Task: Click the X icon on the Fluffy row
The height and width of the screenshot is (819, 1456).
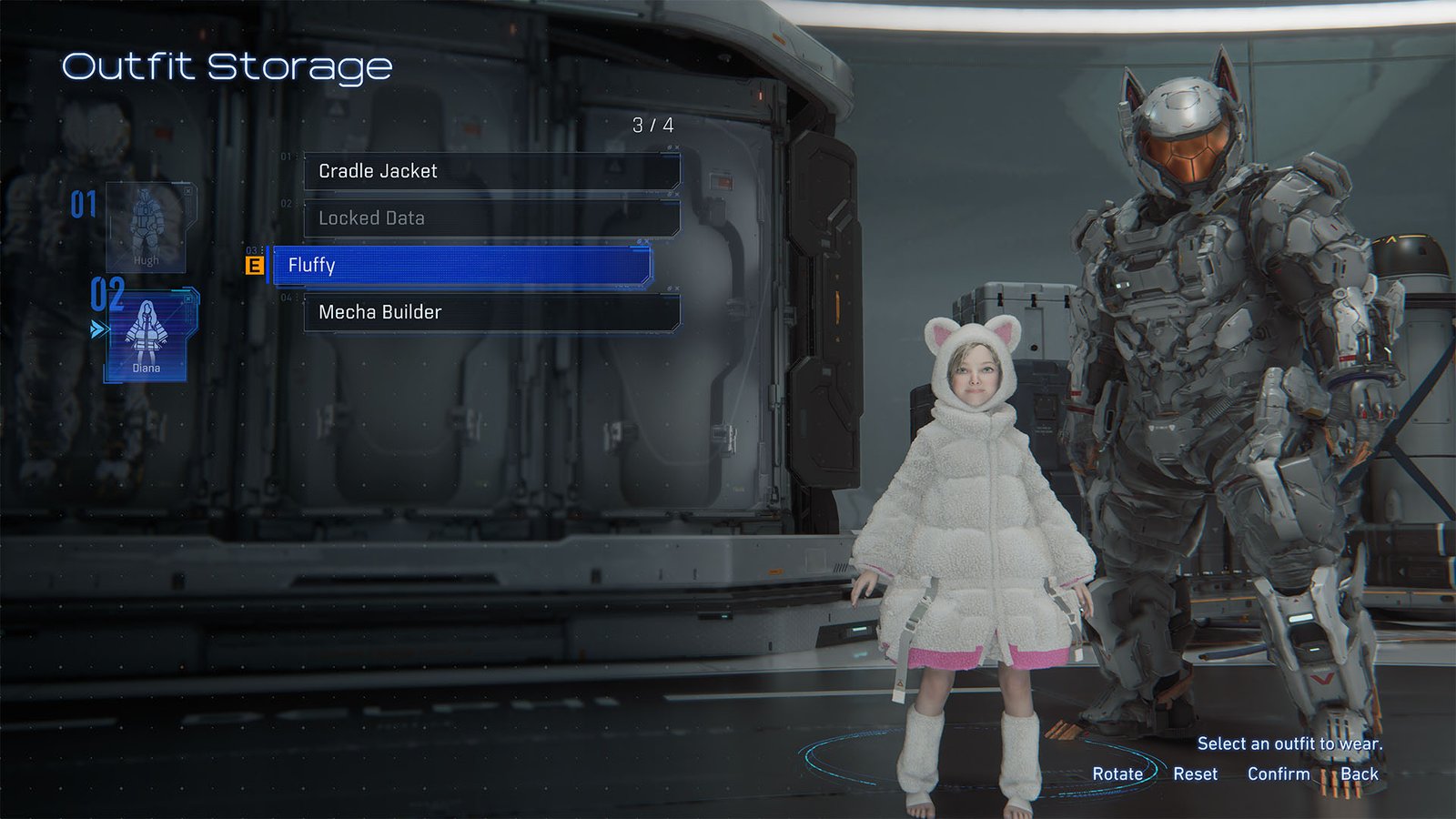Action: point(646,242)
